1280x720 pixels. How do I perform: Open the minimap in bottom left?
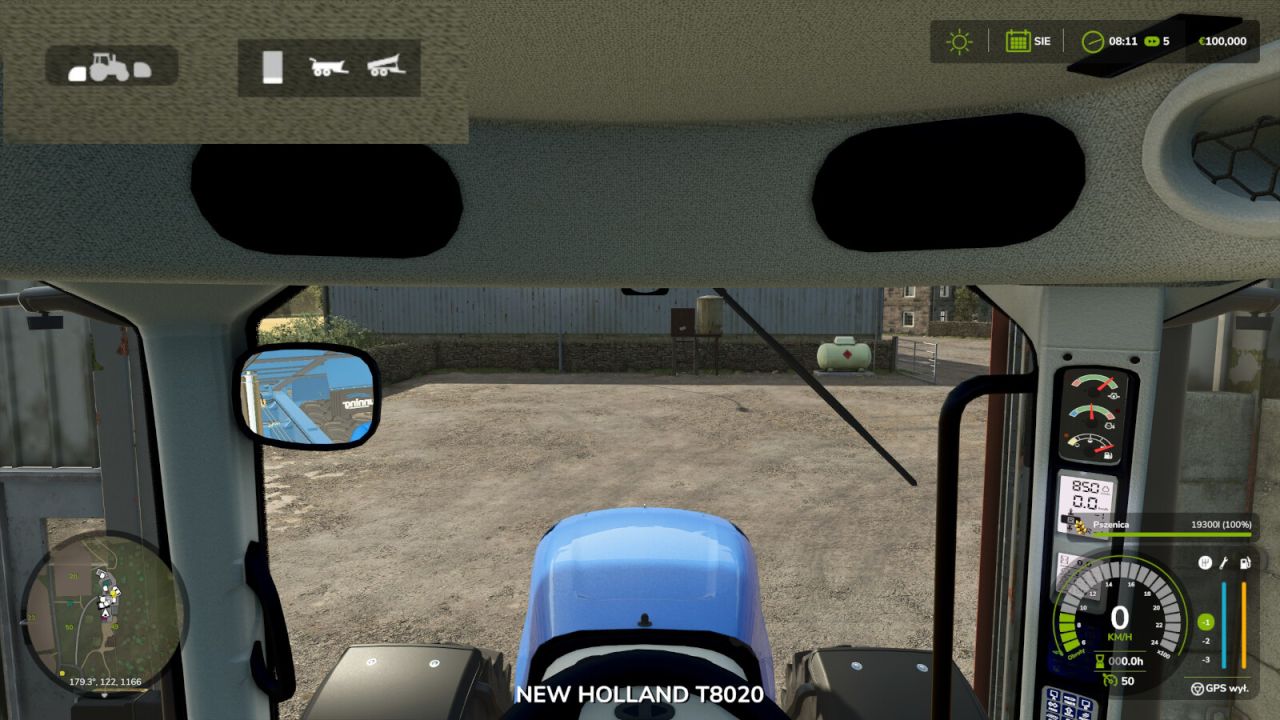(x=110, y=615)
